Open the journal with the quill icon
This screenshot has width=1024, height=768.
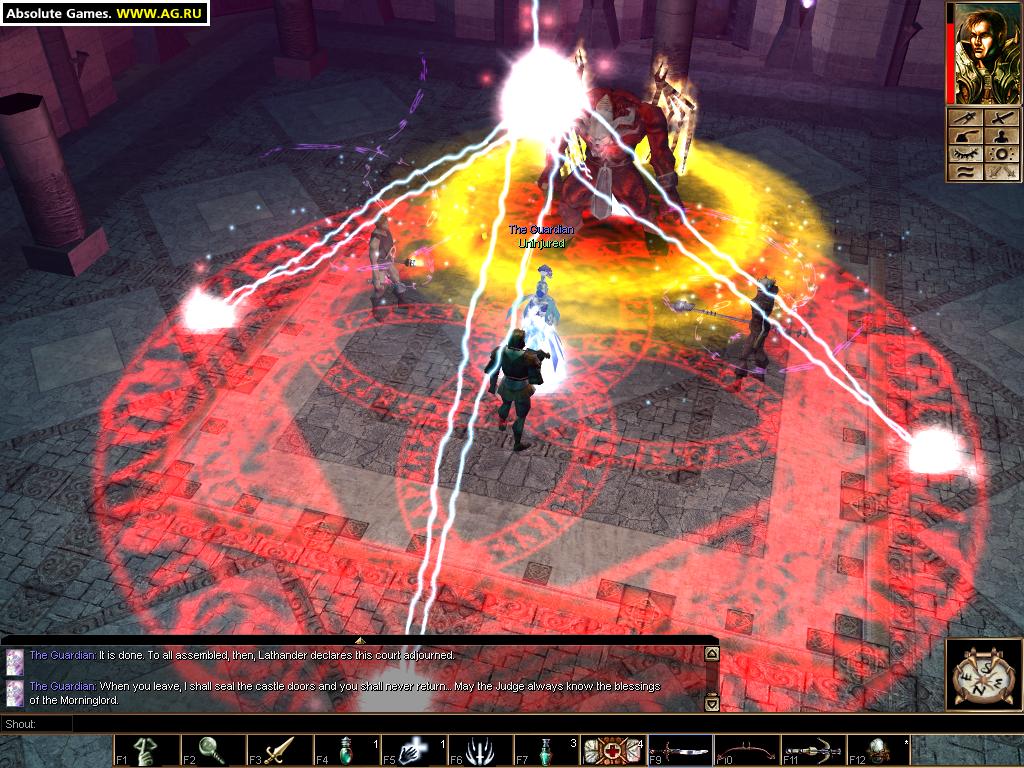pyautogui.click(x=963, y=138)
